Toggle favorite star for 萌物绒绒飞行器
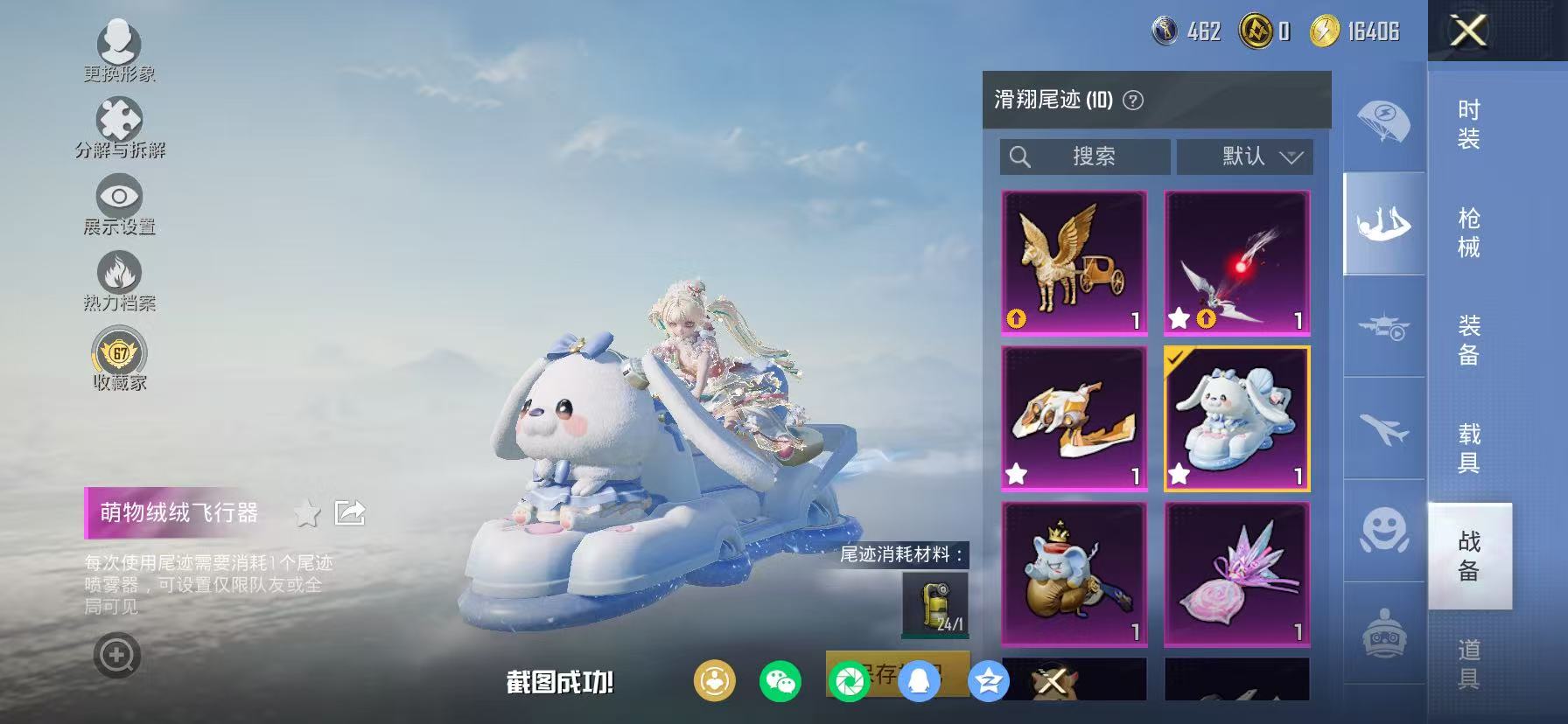This screenshot has width=1568, height=724. coord(304,514)
